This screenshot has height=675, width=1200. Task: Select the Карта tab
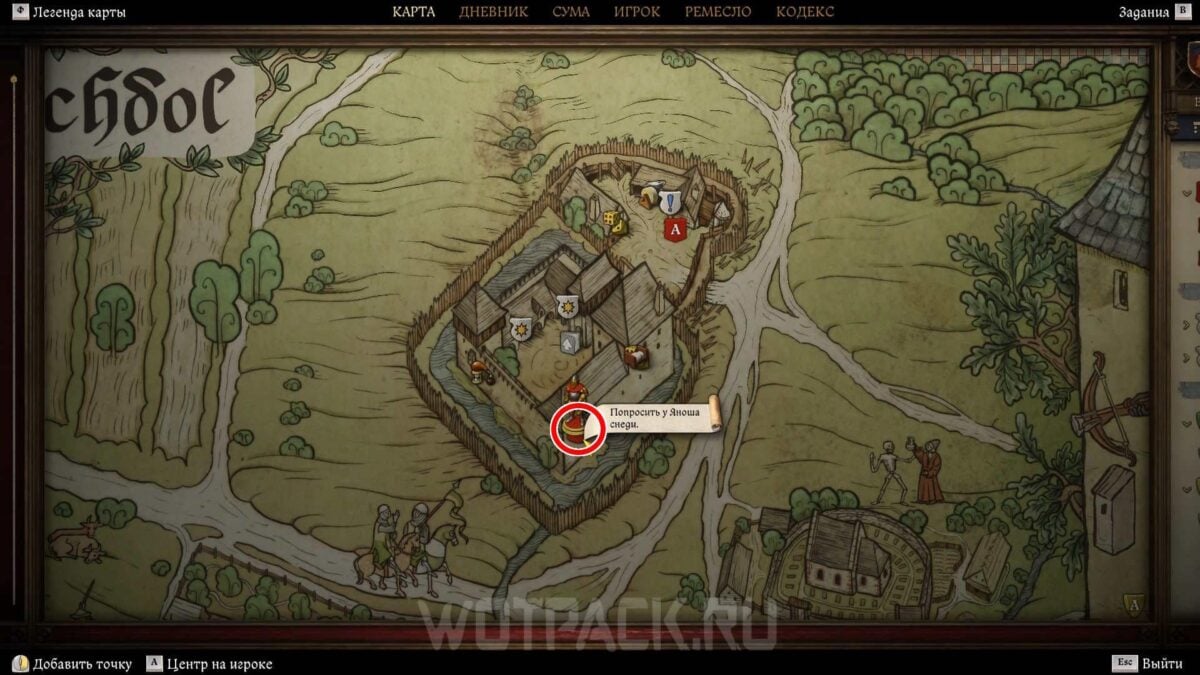pos(413,12)
